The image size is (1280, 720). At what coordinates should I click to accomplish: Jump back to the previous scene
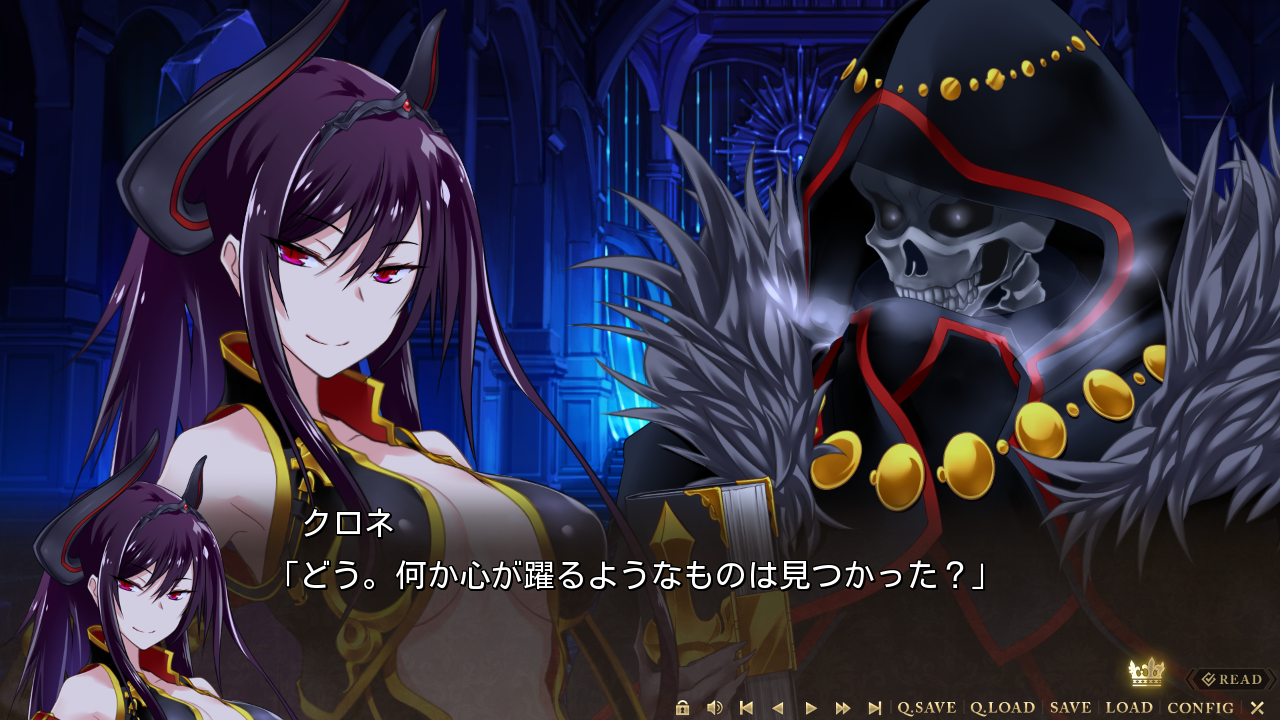[x=746, y=708]
